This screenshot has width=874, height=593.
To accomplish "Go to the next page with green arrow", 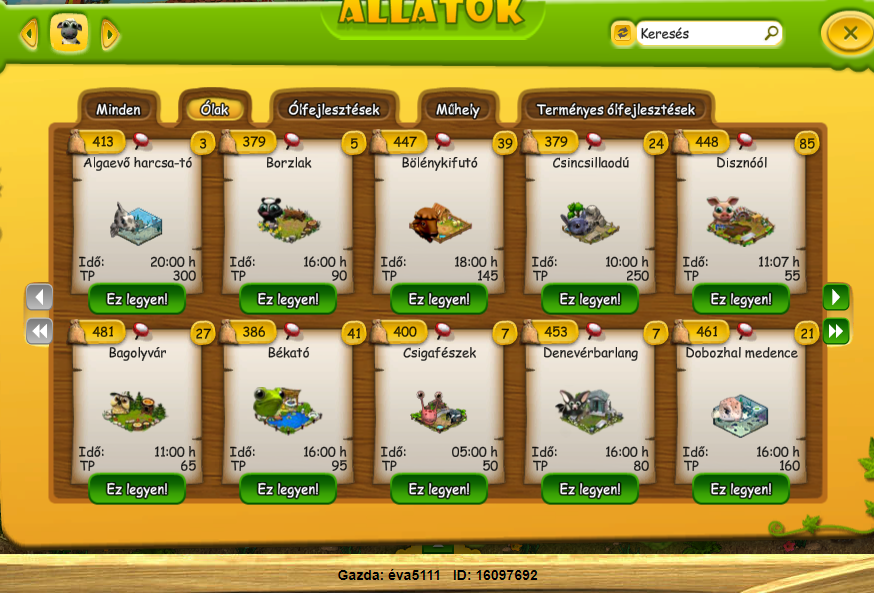I will (x=836, y=297).
